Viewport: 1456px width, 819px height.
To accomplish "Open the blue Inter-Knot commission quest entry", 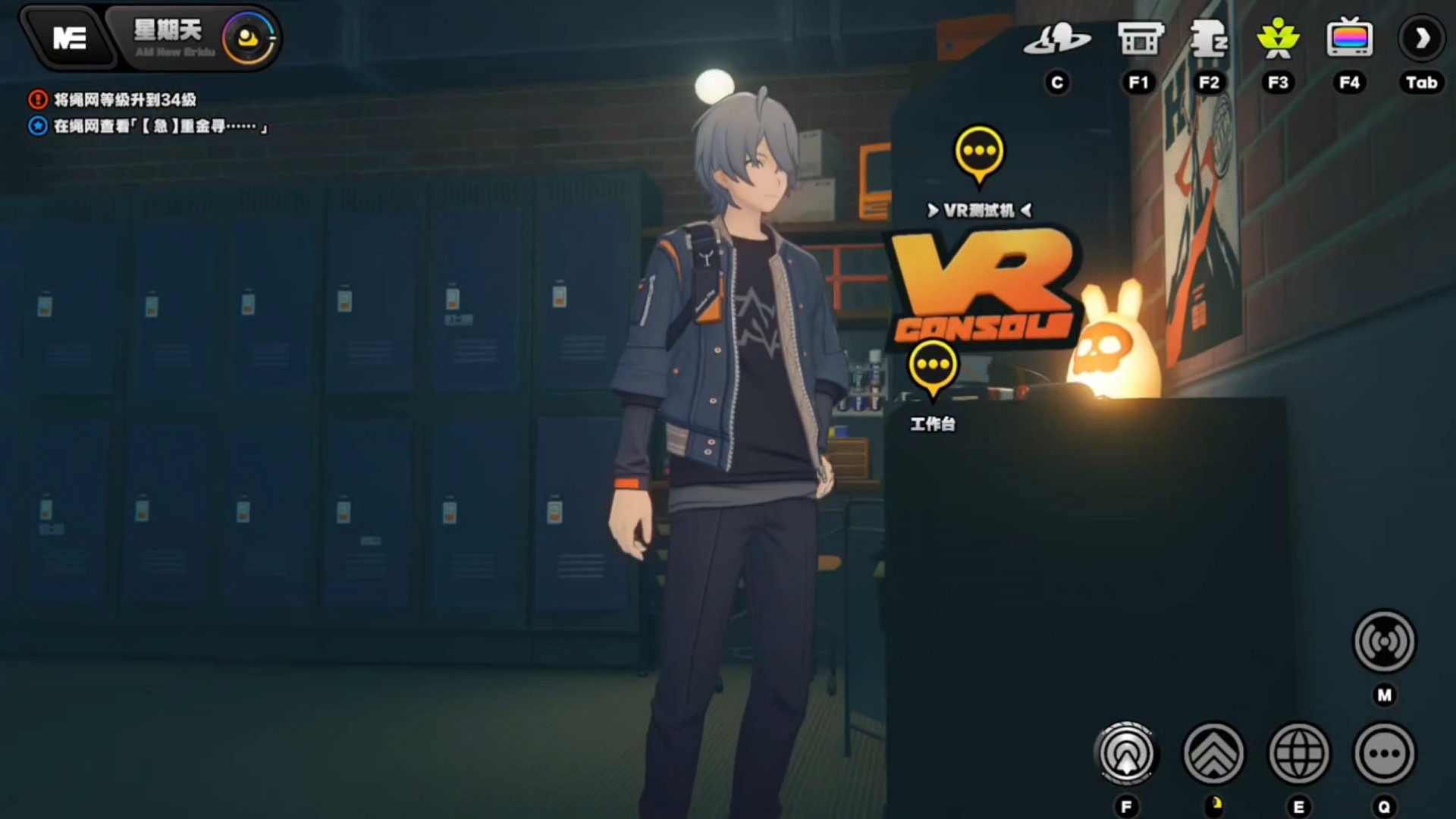I will point(159,126).
